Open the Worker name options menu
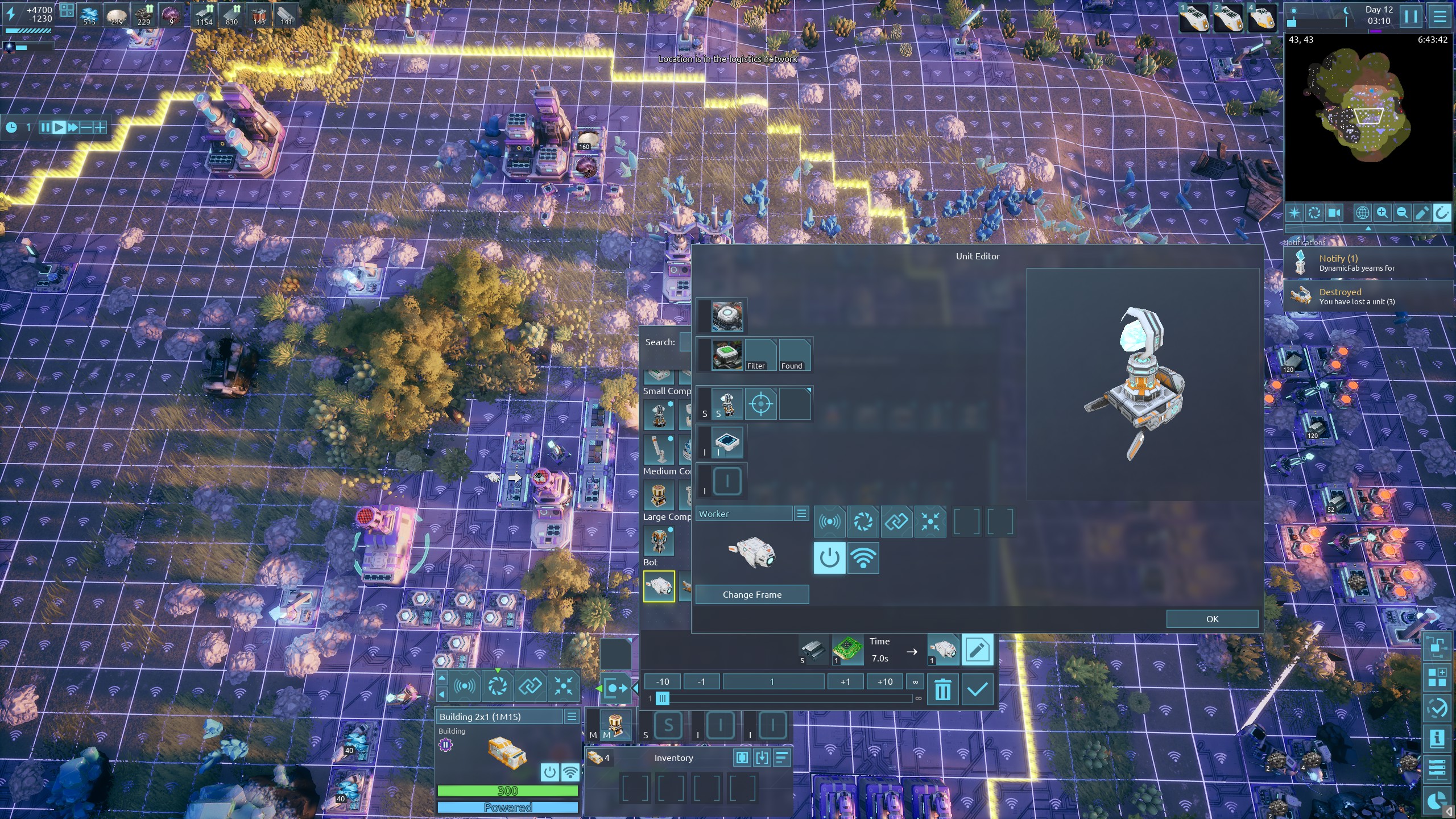The image size is (1456, 819). coord(801,514)
